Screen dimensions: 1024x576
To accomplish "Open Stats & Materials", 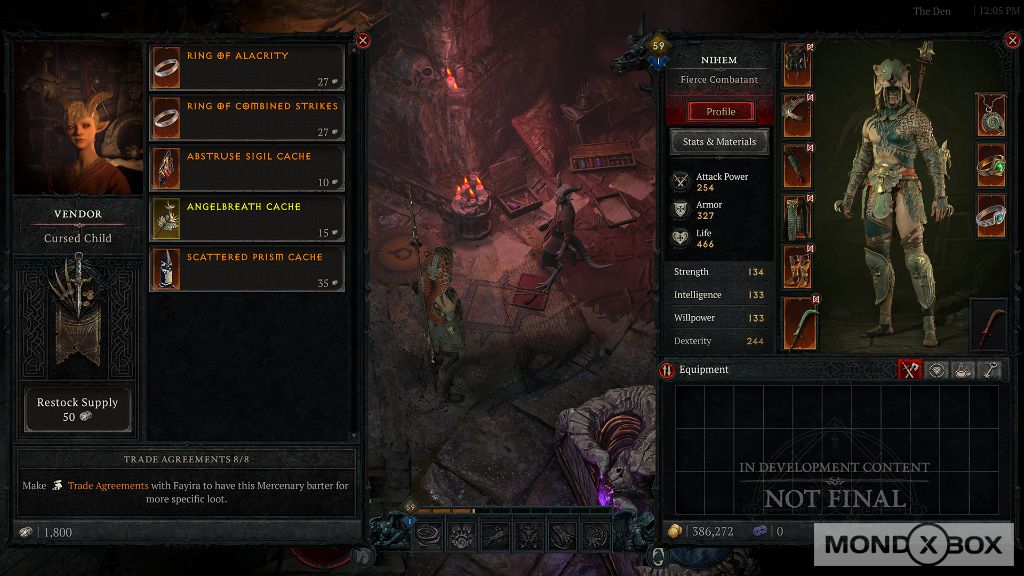I will (720, 142).
